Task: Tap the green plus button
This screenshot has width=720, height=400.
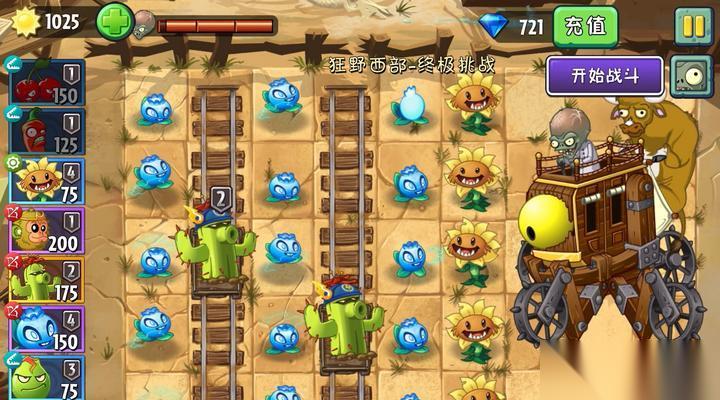Action: coord(113,20)
